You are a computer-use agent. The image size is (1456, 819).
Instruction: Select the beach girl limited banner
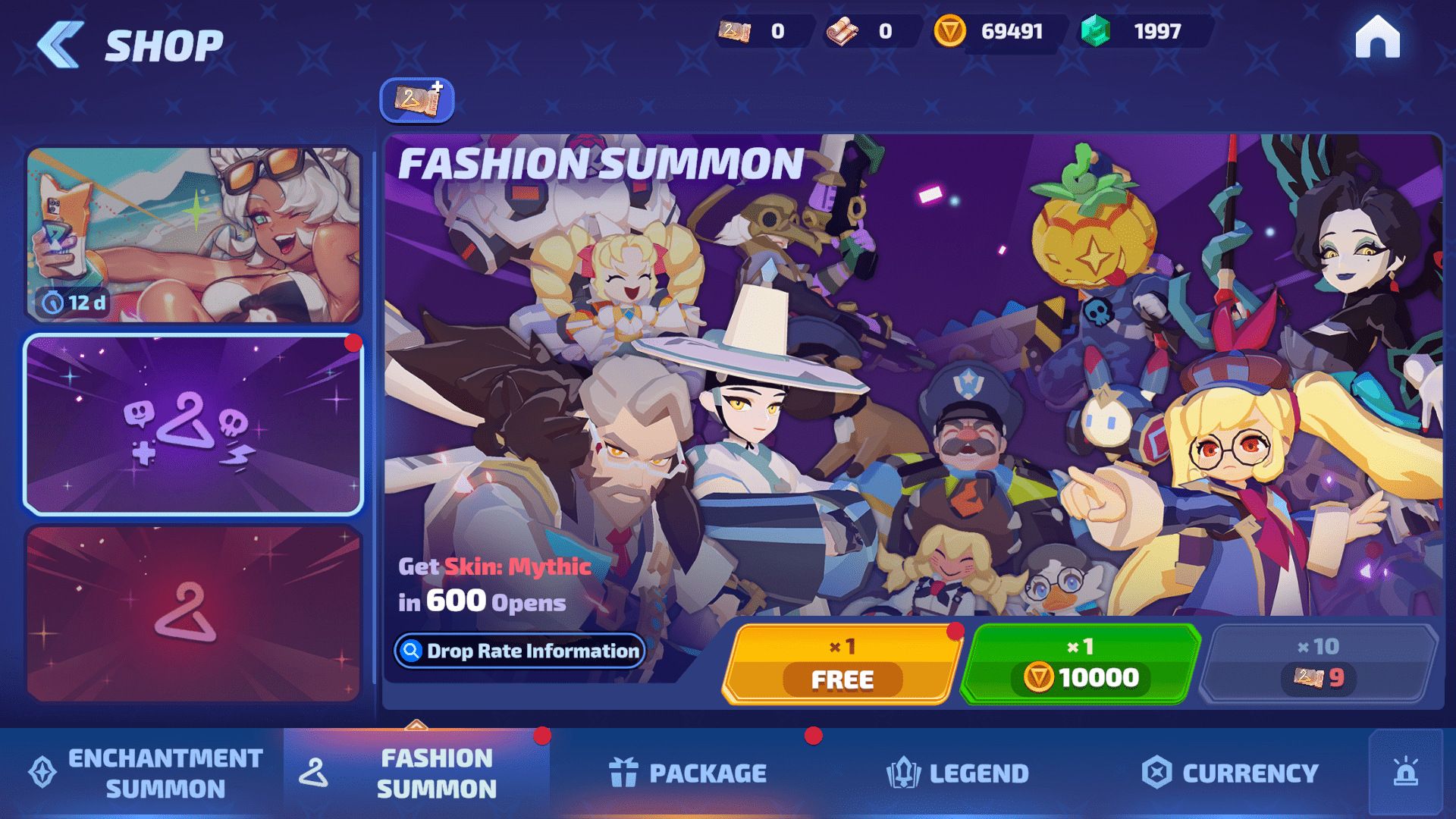point(193,235)
